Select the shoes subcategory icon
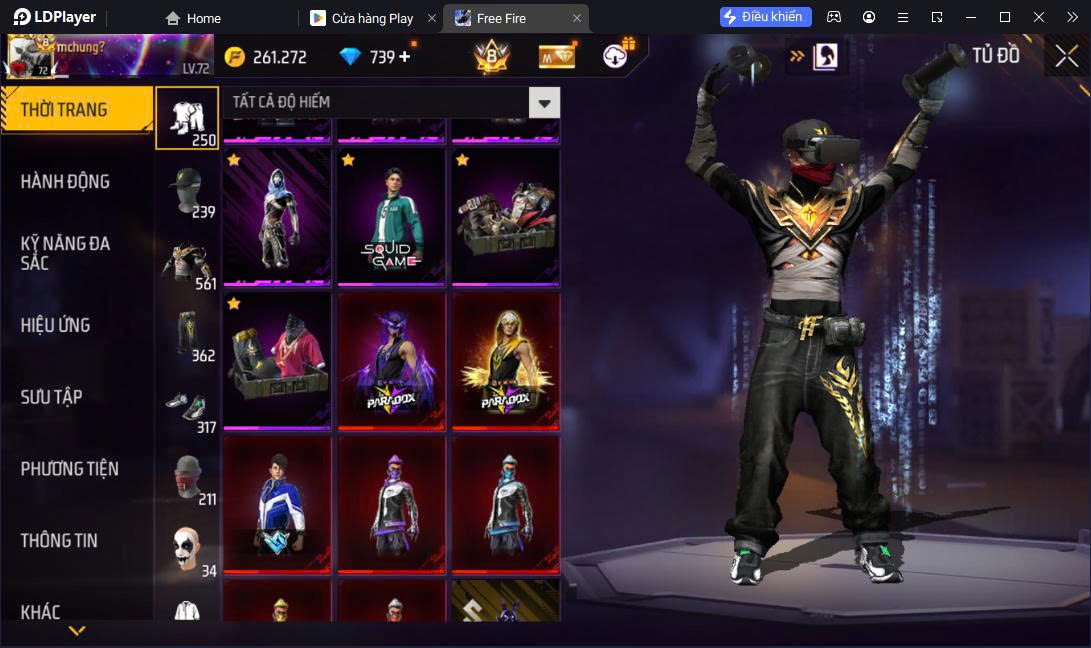1091x648 pixels. (x=187, y=410)
